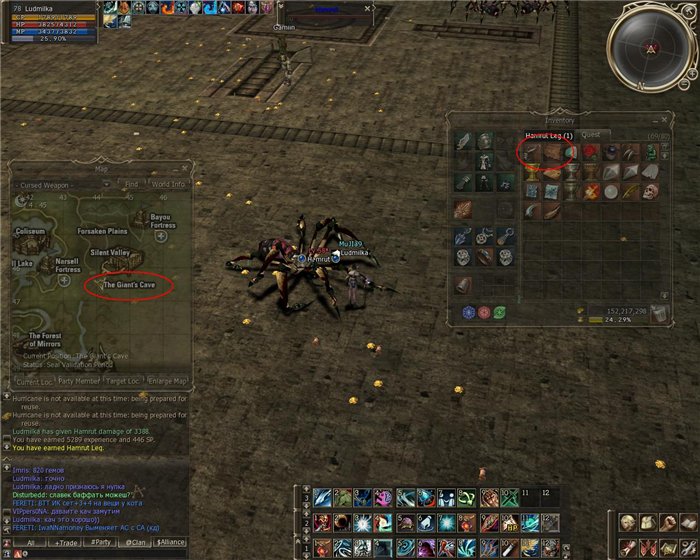Switch to the #Party chat tab
Screen dimensions: 700x560
point(100,542)
